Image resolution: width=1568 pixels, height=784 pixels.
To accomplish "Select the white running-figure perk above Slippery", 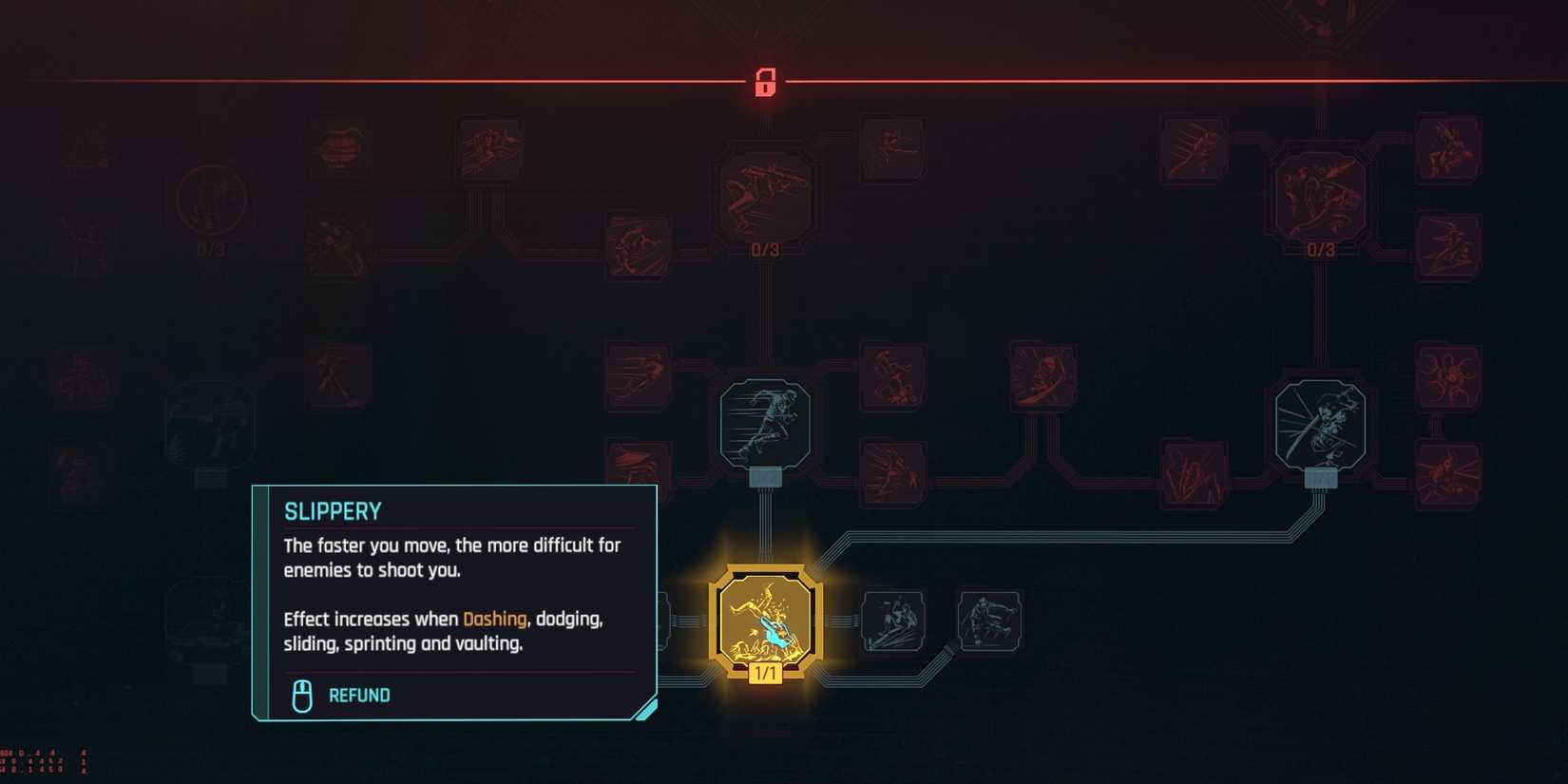I will [x=765, y=423].
